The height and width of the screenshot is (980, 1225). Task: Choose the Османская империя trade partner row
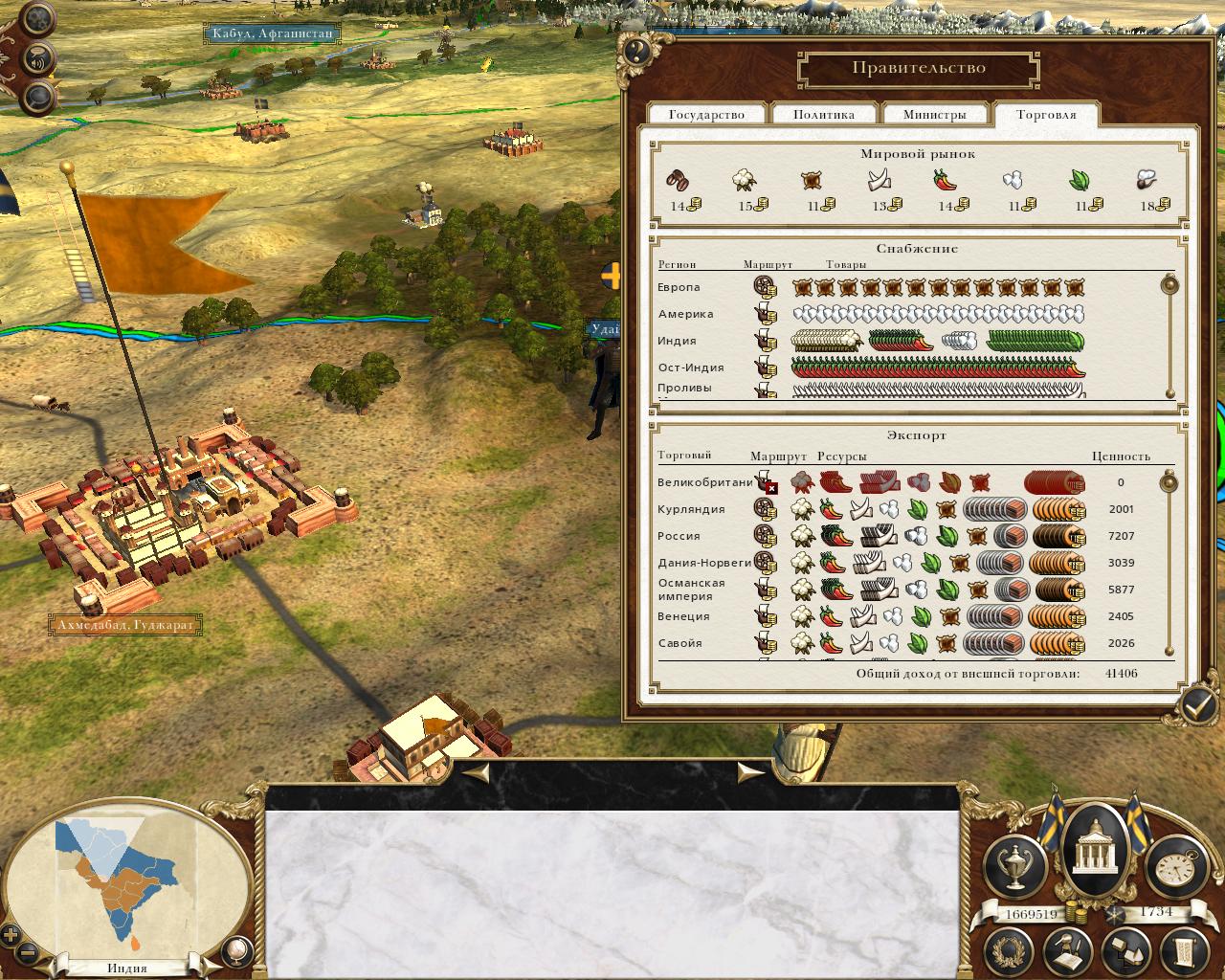click(691, 590)
